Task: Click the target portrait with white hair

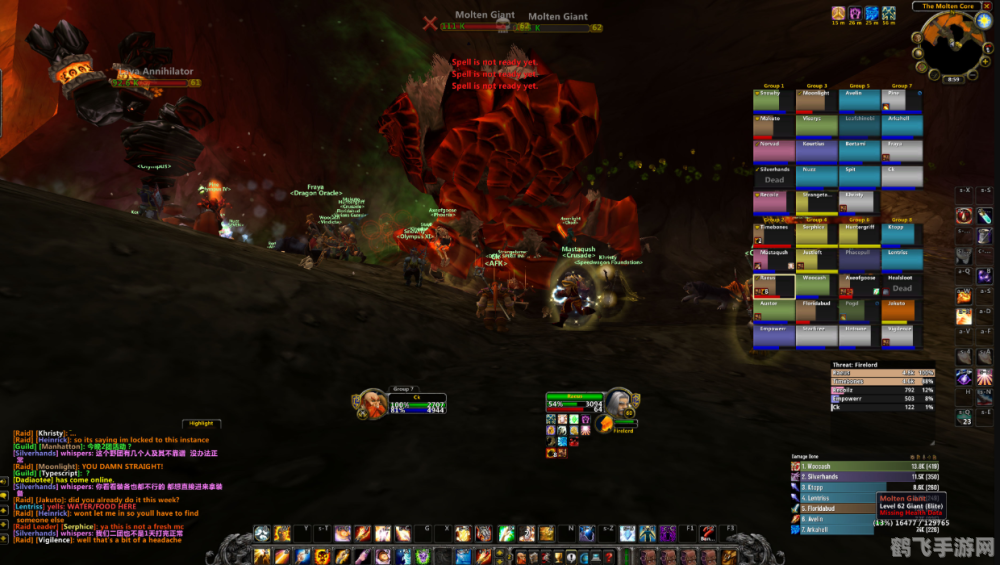Action: click(618, 405)
